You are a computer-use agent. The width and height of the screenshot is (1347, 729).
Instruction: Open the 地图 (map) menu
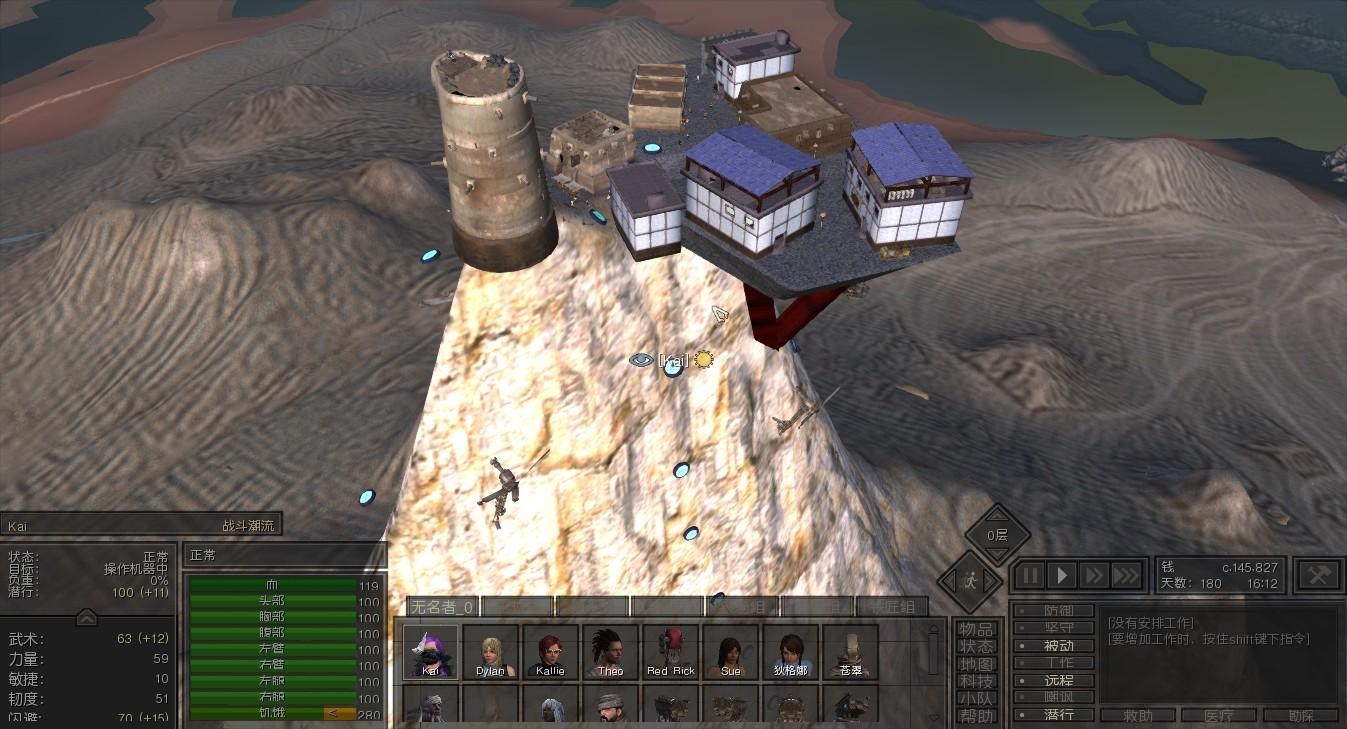(x=976, y=664)
